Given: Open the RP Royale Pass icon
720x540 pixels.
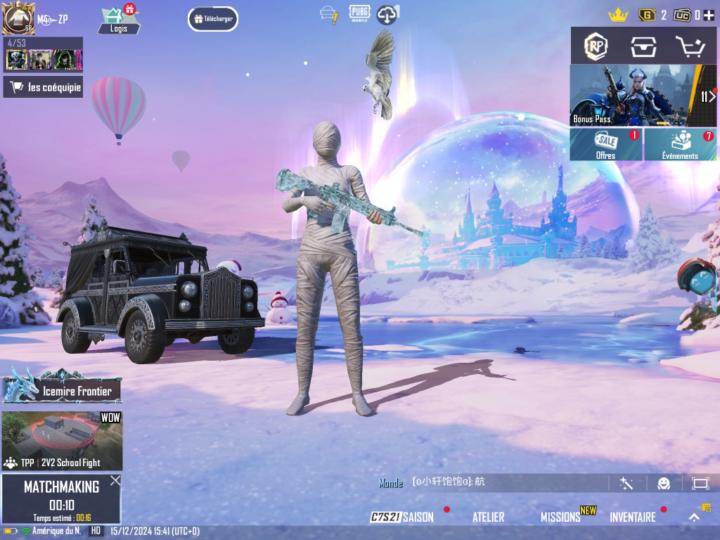Looking at the screenshot, I should pos(596,46).
